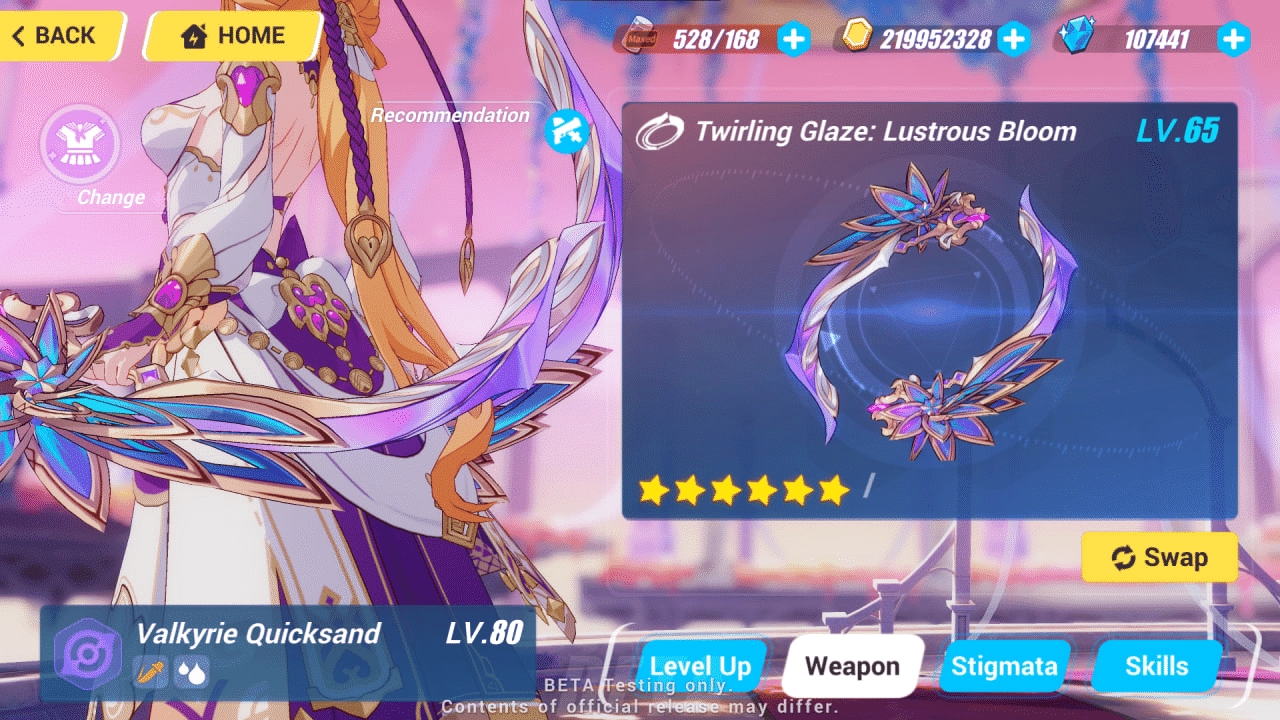This screenshot has width=1280, height=720.
Task: Click the physical damage dagger icon
Action: [150, 673]
